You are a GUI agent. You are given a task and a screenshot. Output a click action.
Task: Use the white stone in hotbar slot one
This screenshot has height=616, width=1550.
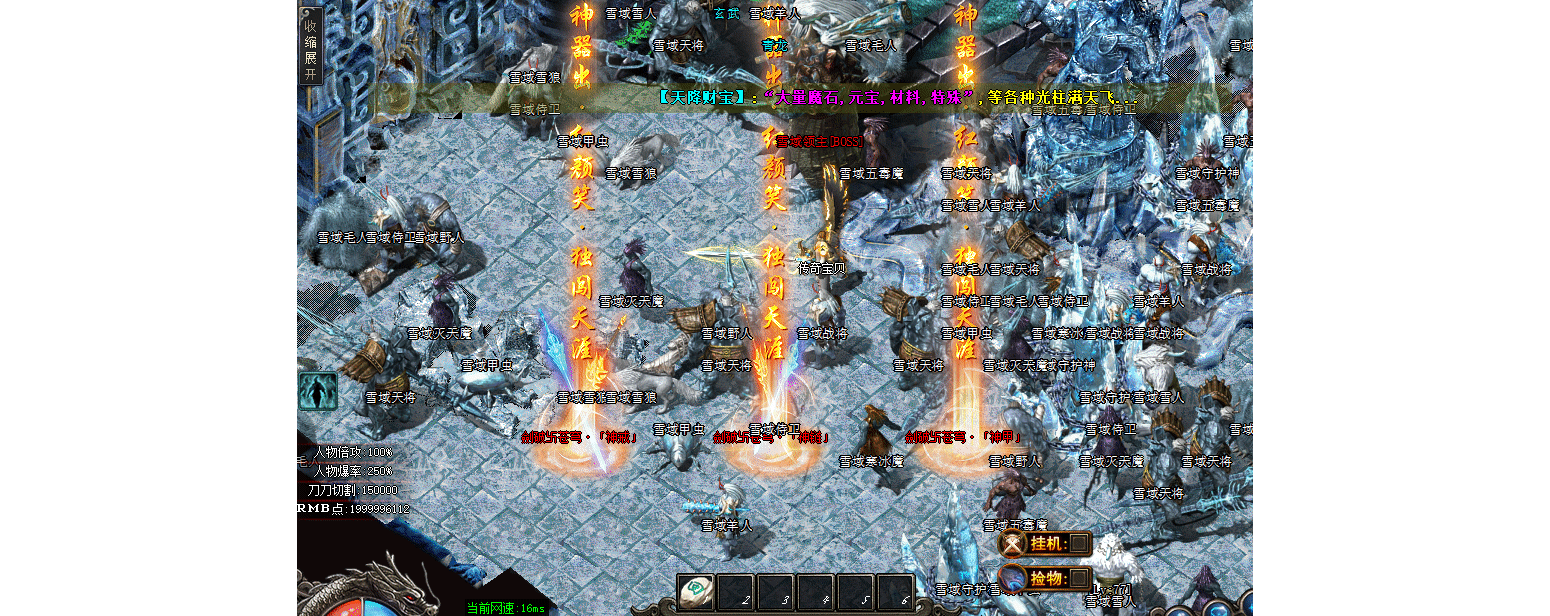pyautogui.click(x=696, y=591)
